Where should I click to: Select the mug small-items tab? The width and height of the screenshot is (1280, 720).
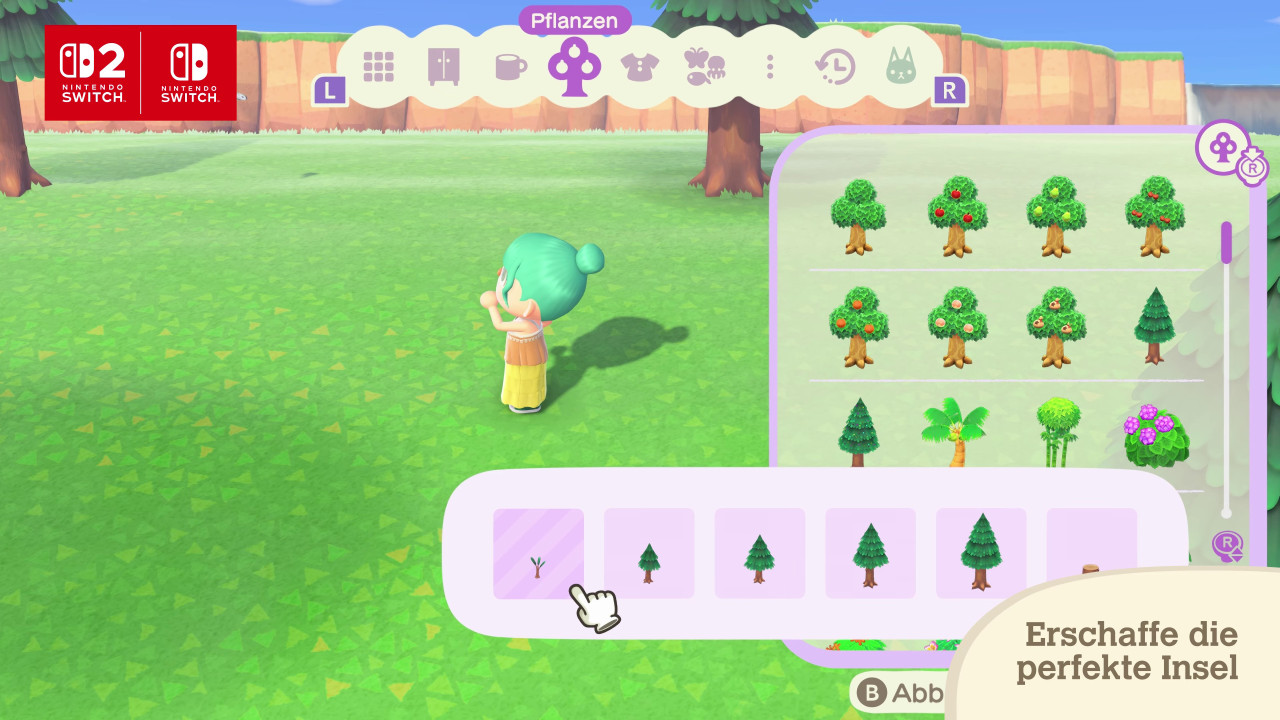(x=510, y=67)
